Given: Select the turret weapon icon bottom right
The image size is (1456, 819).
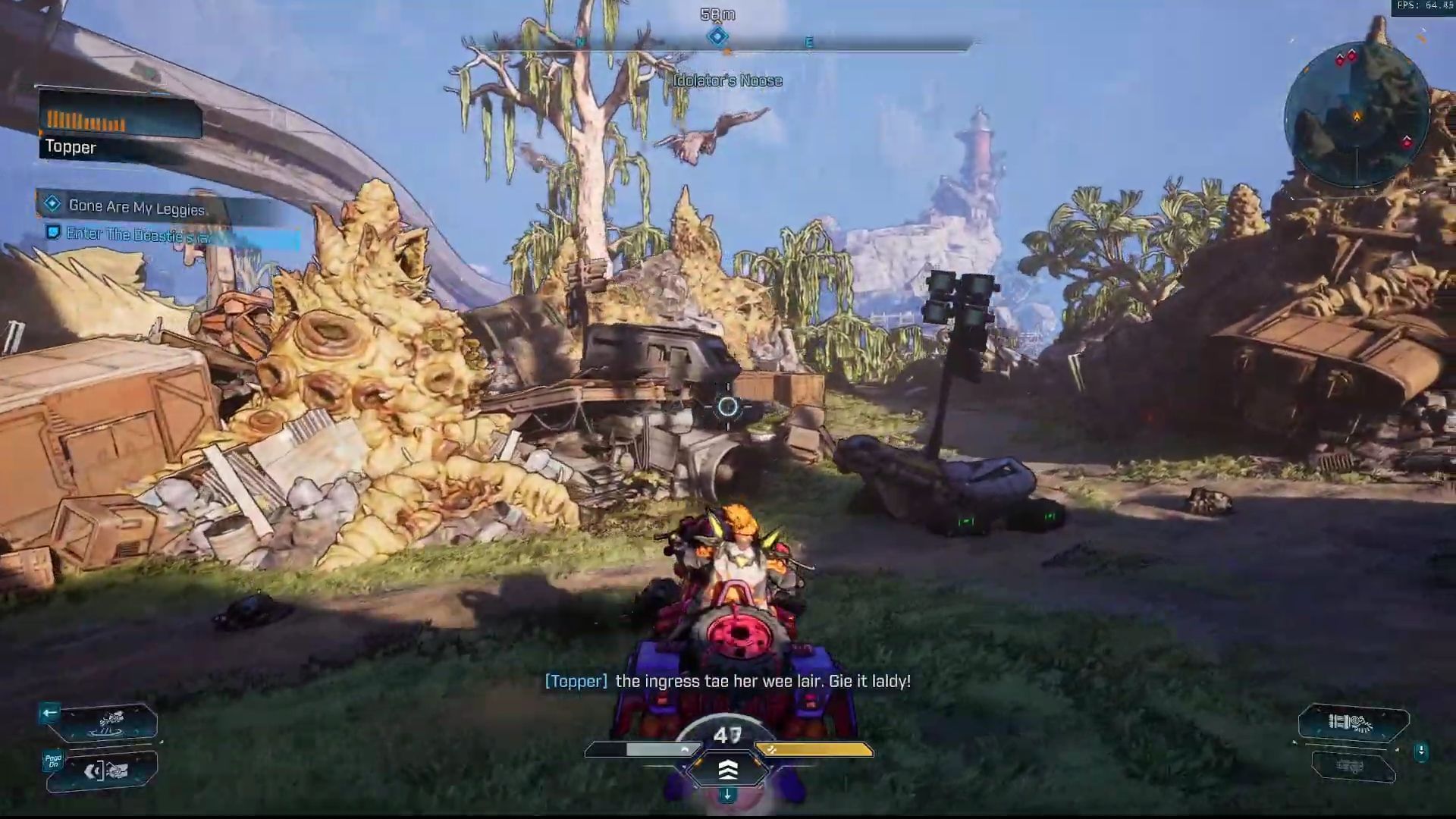Looking at the screenshot, I should point(1350,722).
